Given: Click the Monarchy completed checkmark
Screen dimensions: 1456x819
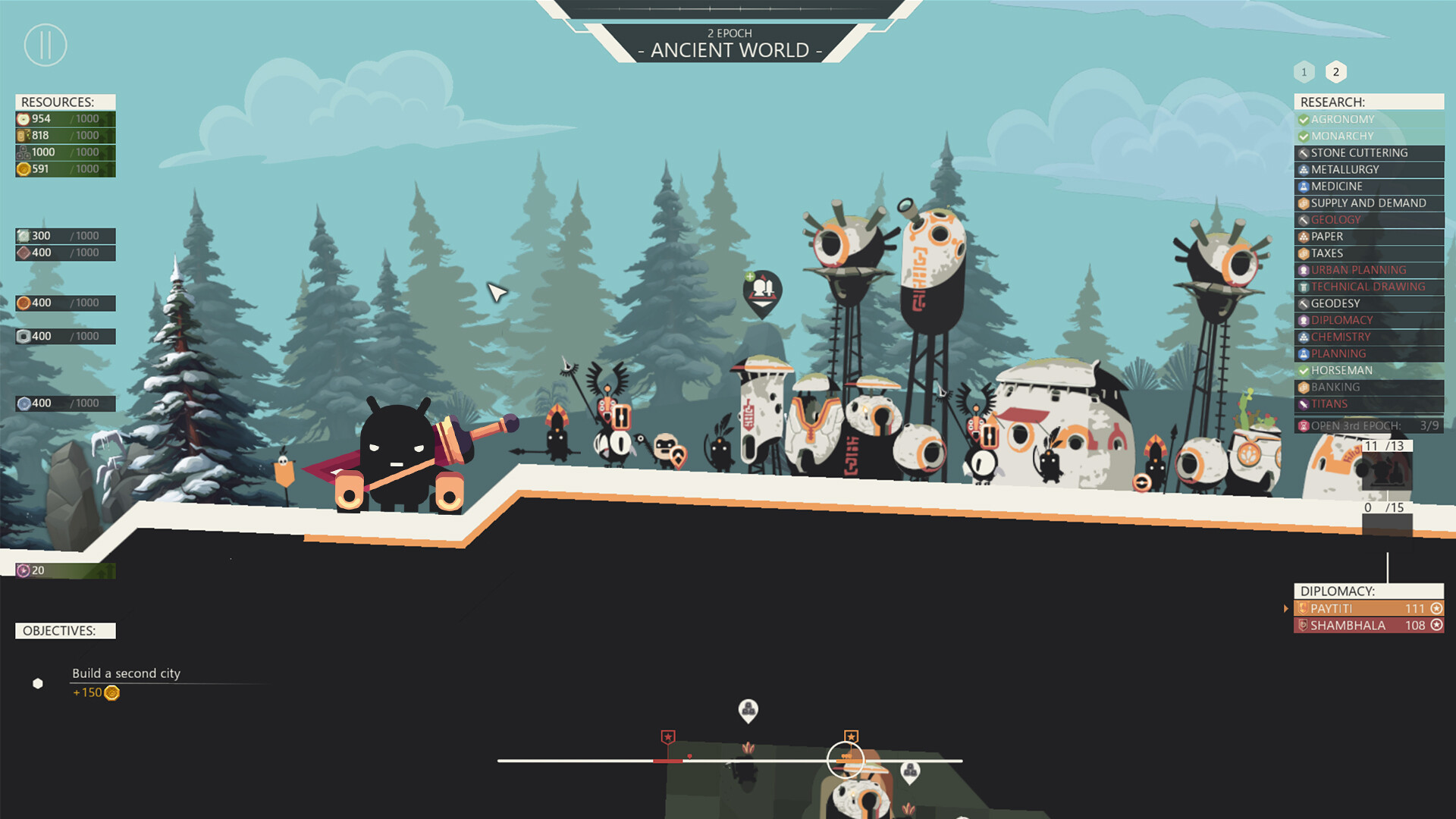Looking at the screenshot, I should point(1304,136).
